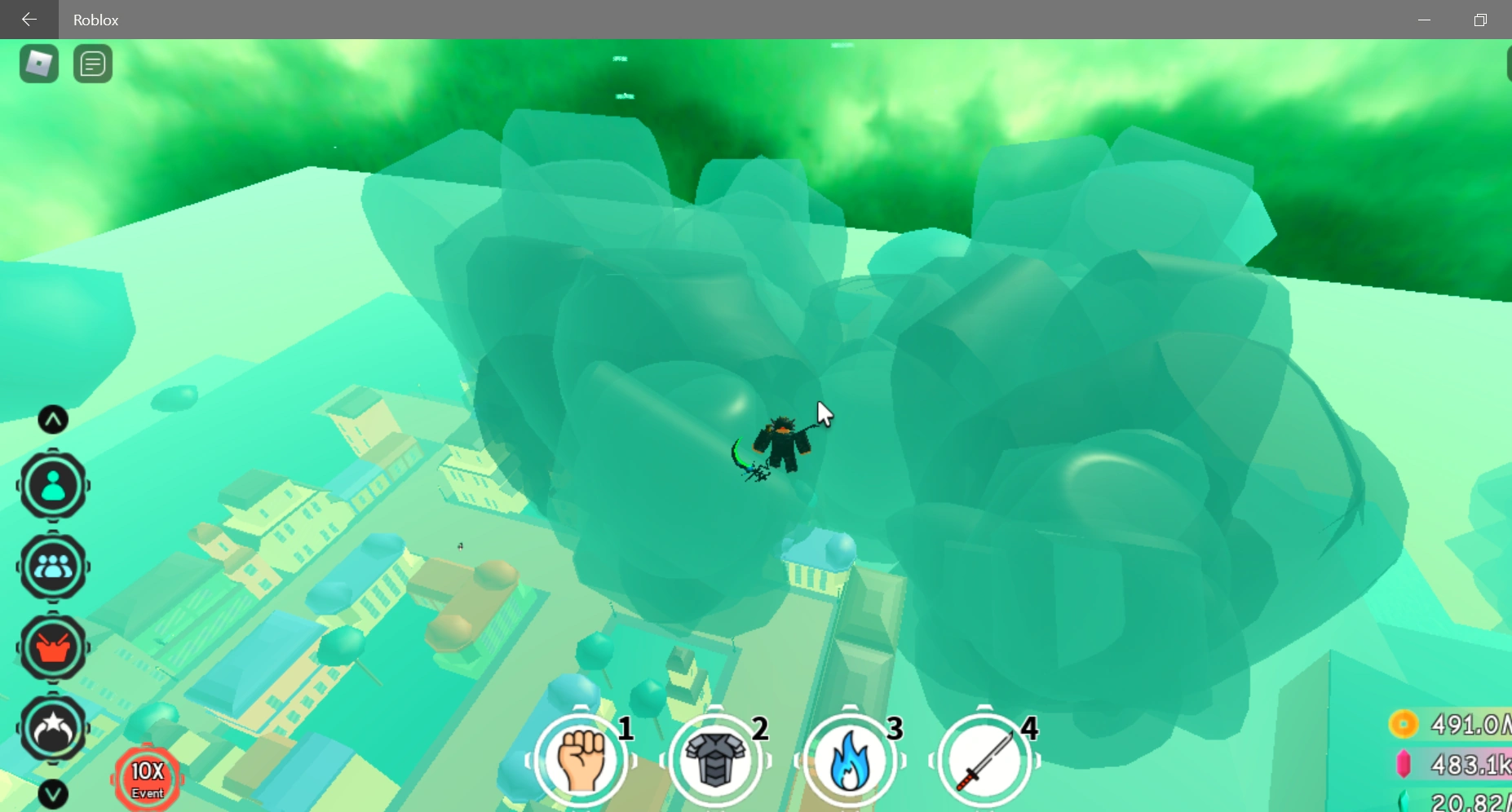Screen dimensions: 1512x812
Task: Select the fist ability in slot 1
Action: [581, 759]
